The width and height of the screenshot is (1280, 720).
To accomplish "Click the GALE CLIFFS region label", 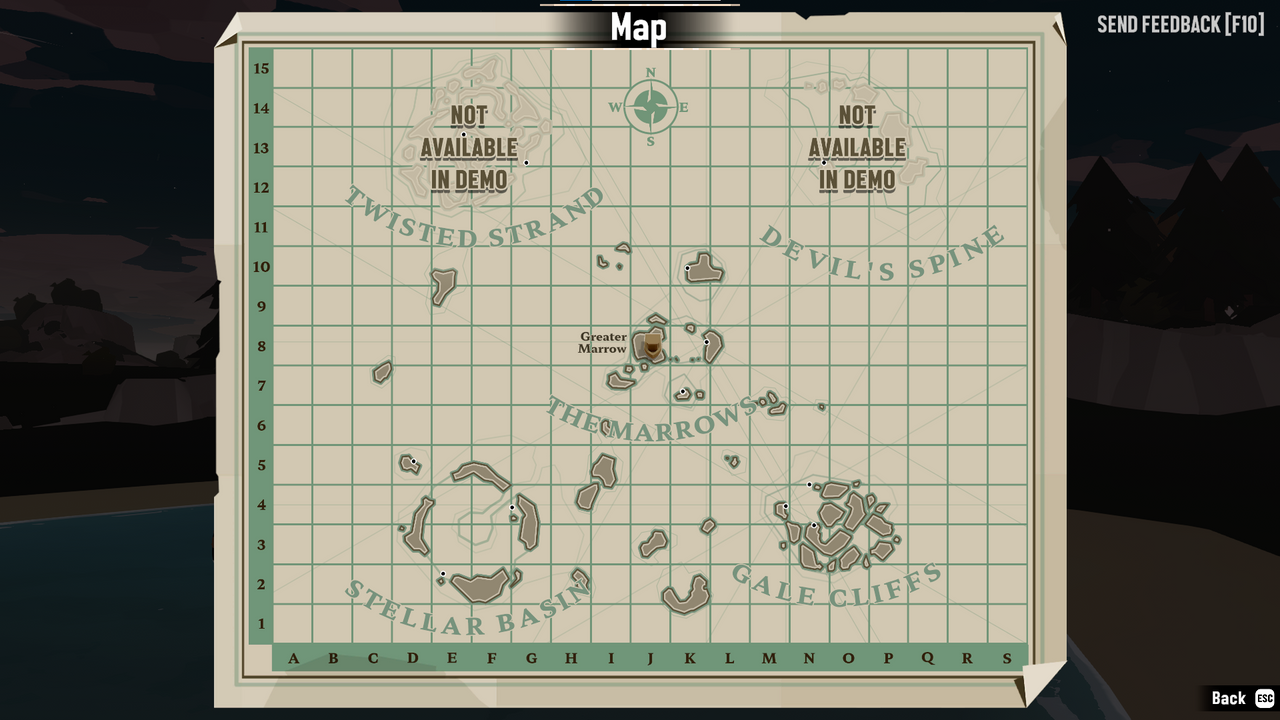I will 837,585.
